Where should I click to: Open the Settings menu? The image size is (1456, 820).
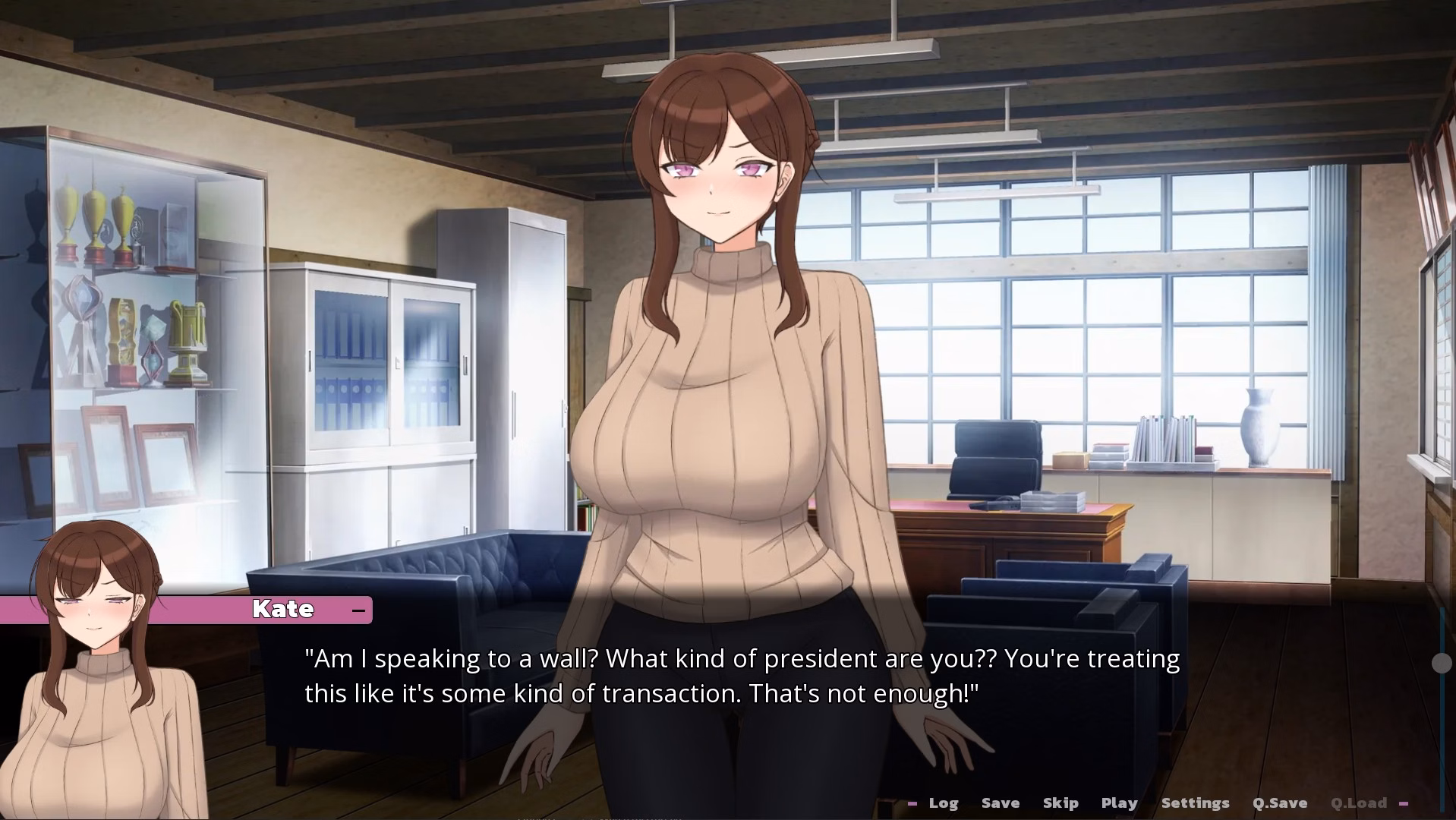[1195, 803]
